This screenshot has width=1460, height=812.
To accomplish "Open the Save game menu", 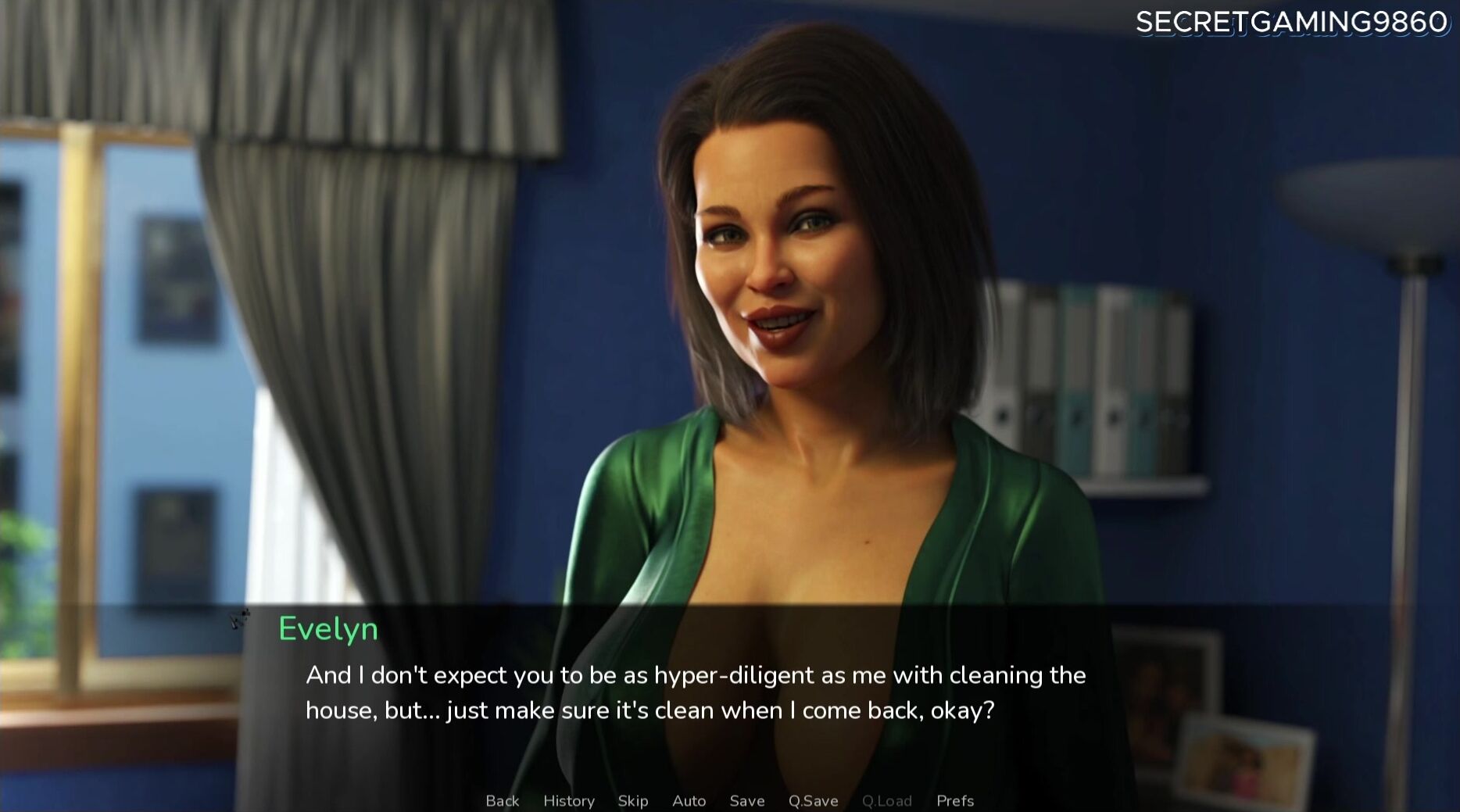I will coord(746,800).
